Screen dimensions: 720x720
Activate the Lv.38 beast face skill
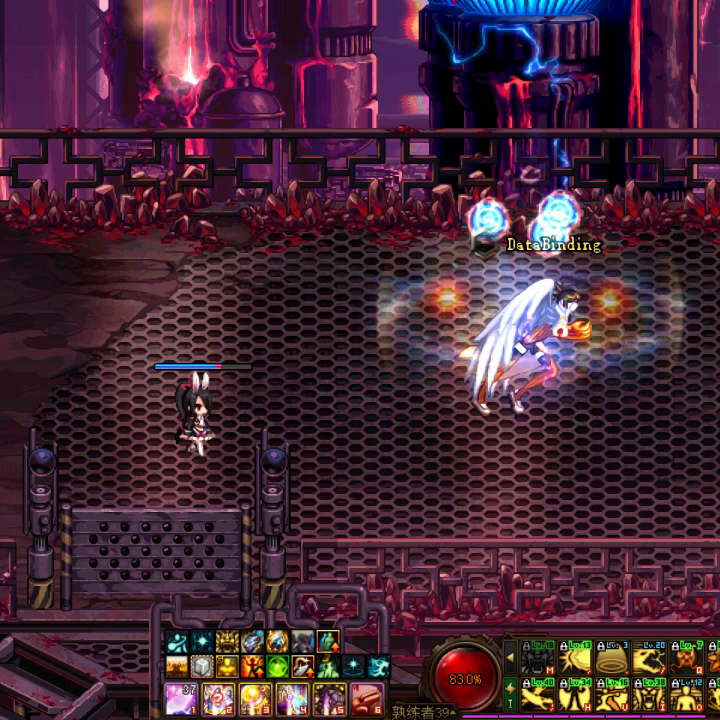click(651, 694)
